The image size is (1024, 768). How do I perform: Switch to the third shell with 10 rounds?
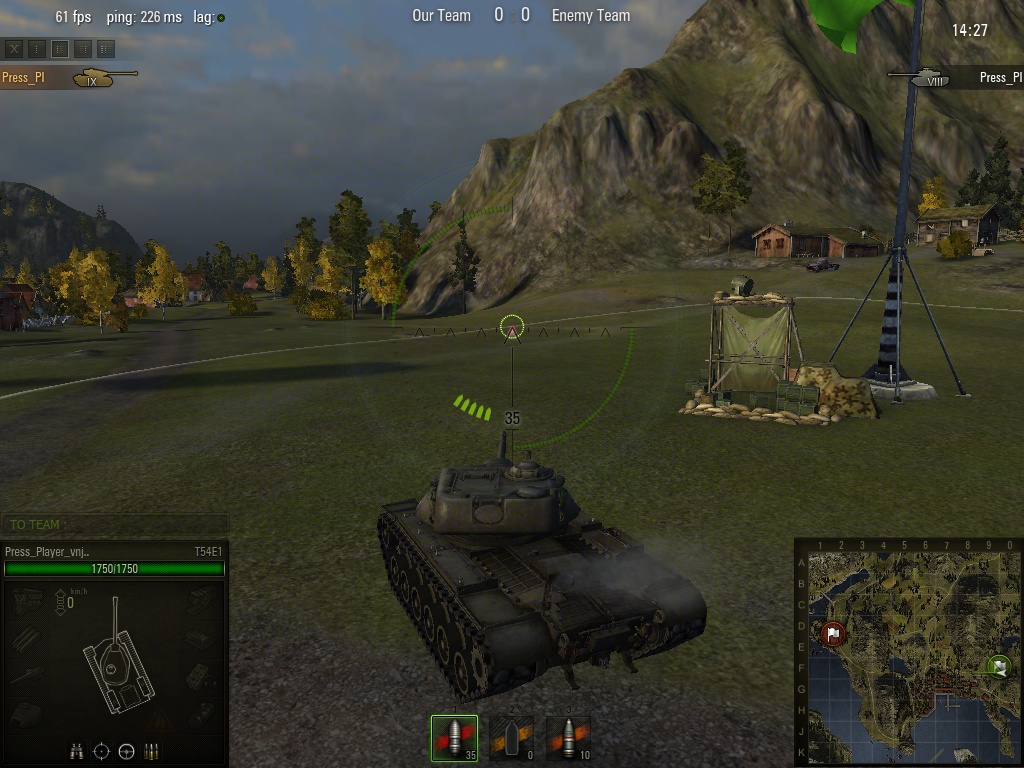(568, 738)
